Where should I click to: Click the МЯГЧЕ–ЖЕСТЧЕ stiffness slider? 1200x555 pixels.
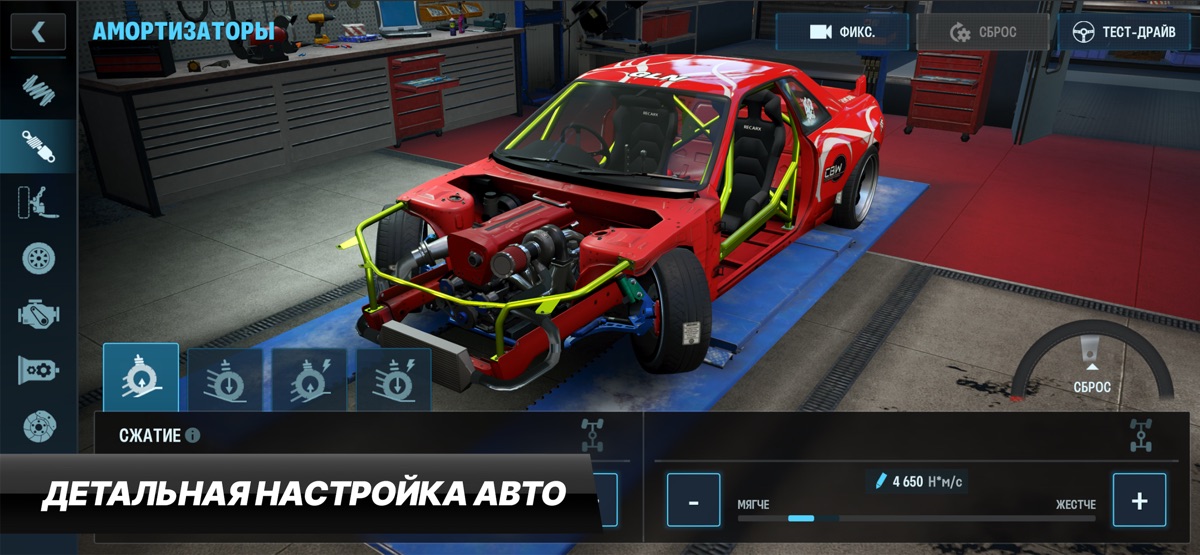[x=916, y=518]
